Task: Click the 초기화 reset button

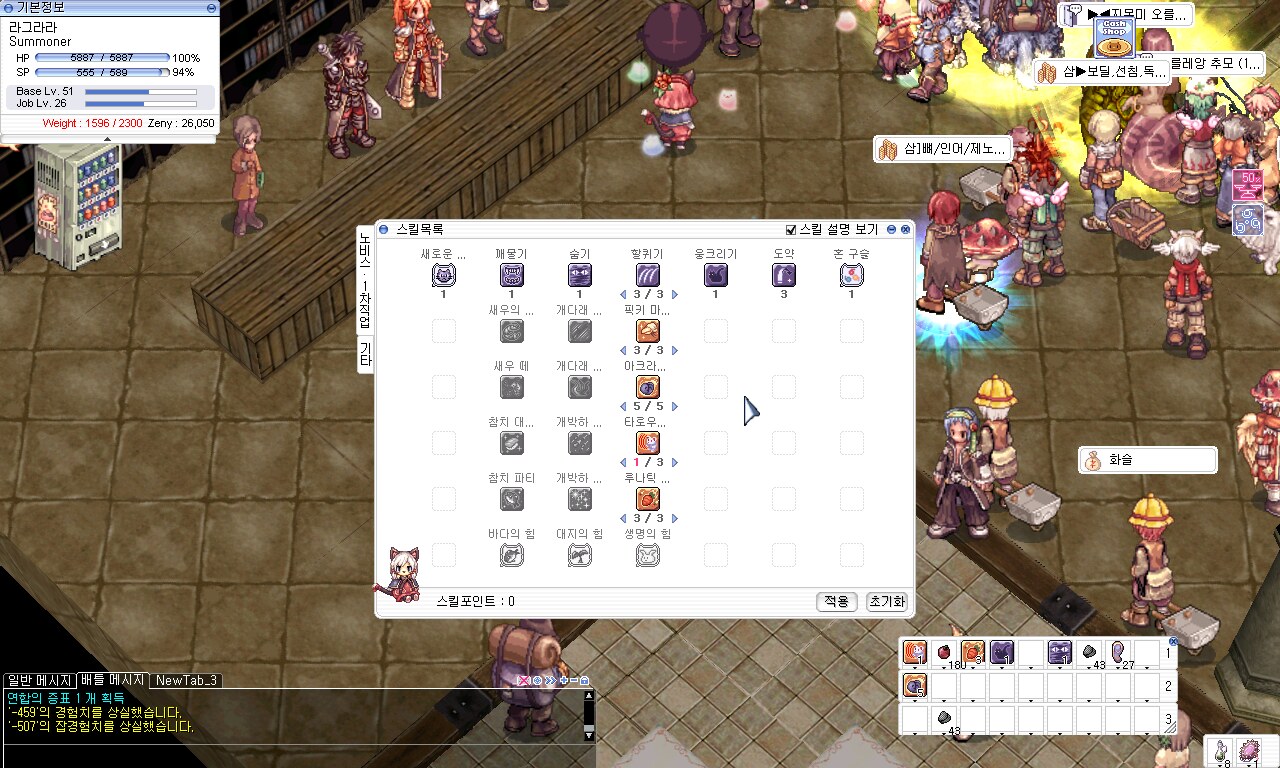Action: (886, 601)
